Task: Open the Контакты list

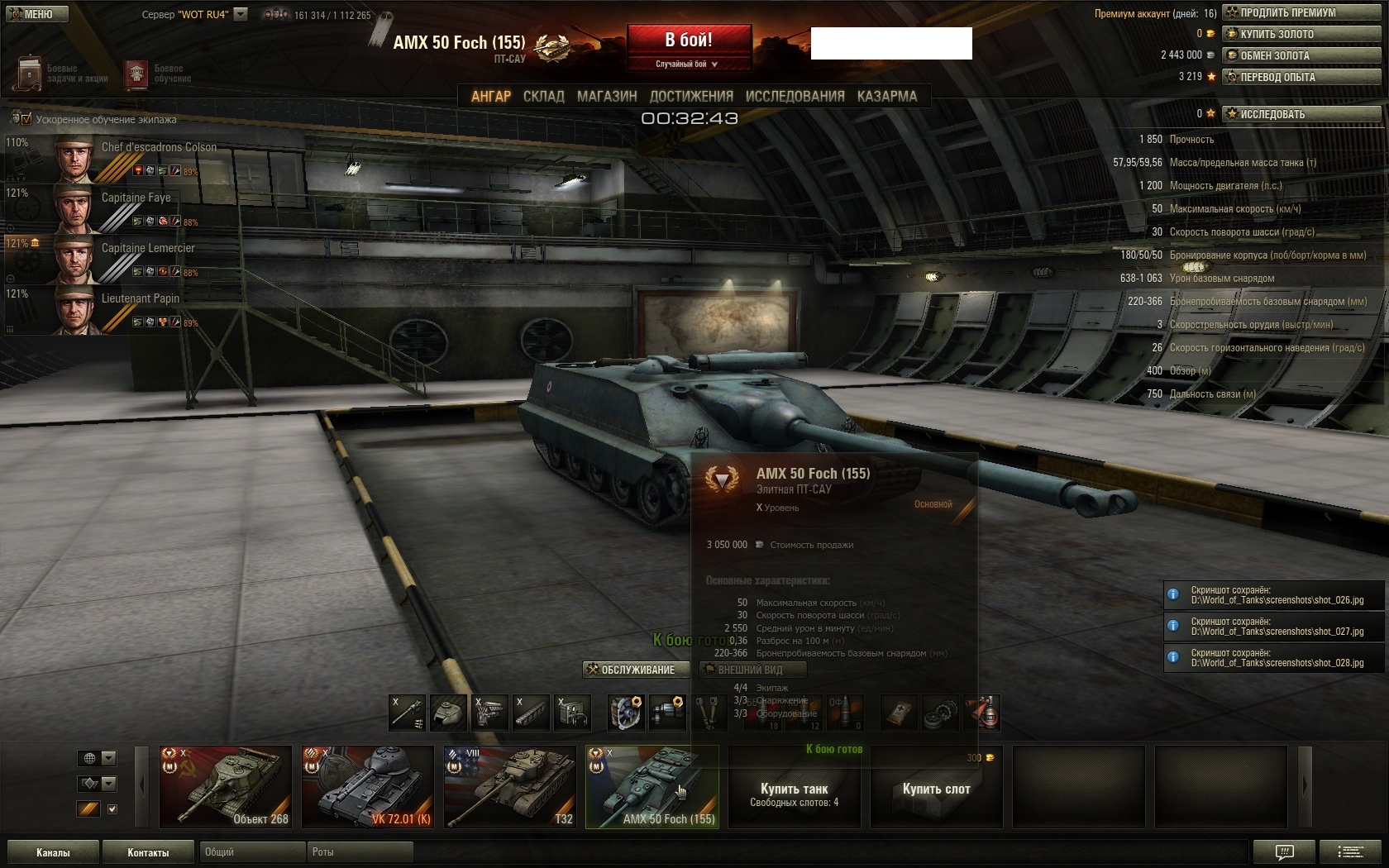Action: (x=148, y=852)
